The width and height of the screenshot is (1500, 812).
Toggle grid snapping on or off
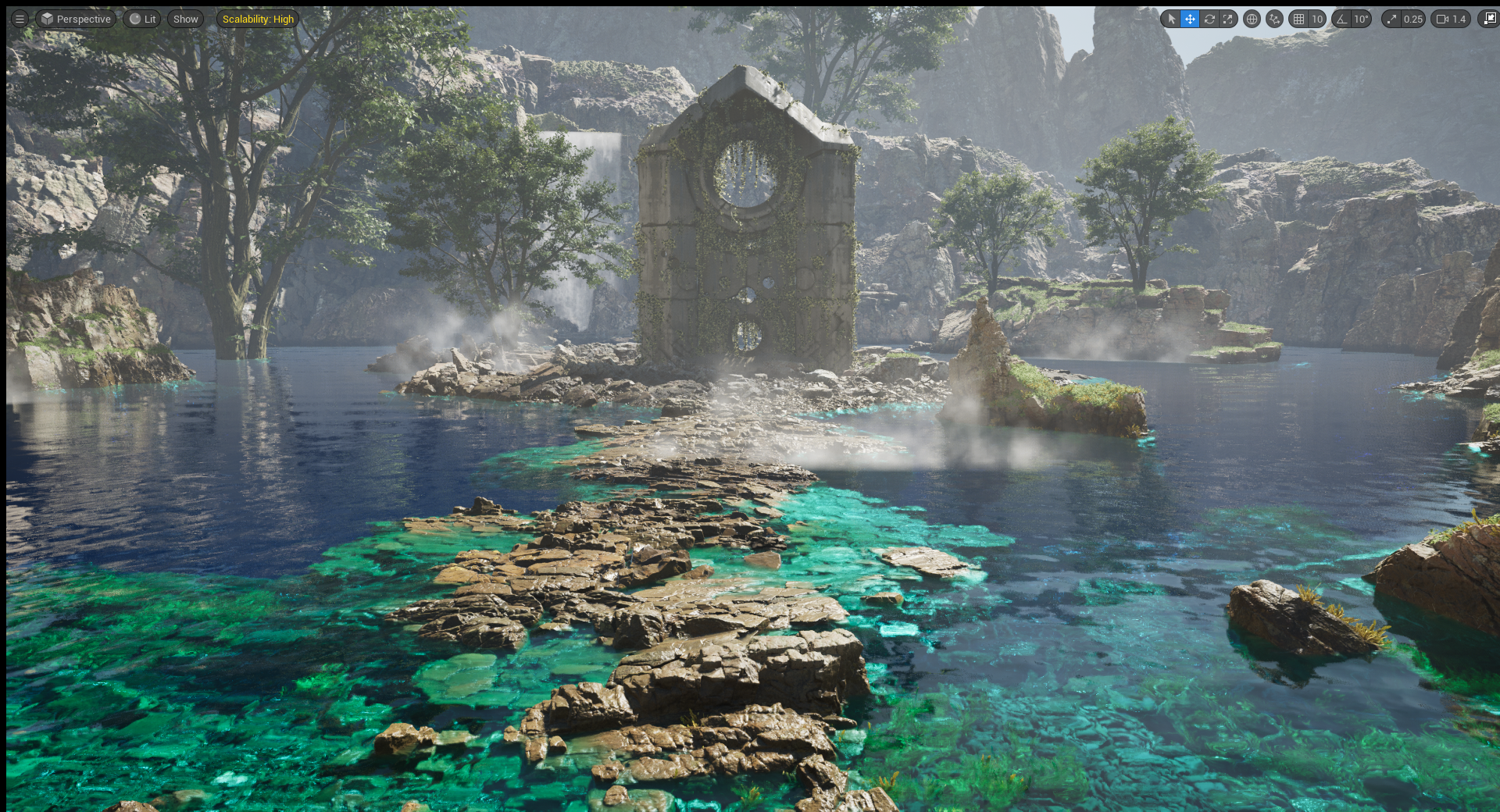coord(1299,19)
